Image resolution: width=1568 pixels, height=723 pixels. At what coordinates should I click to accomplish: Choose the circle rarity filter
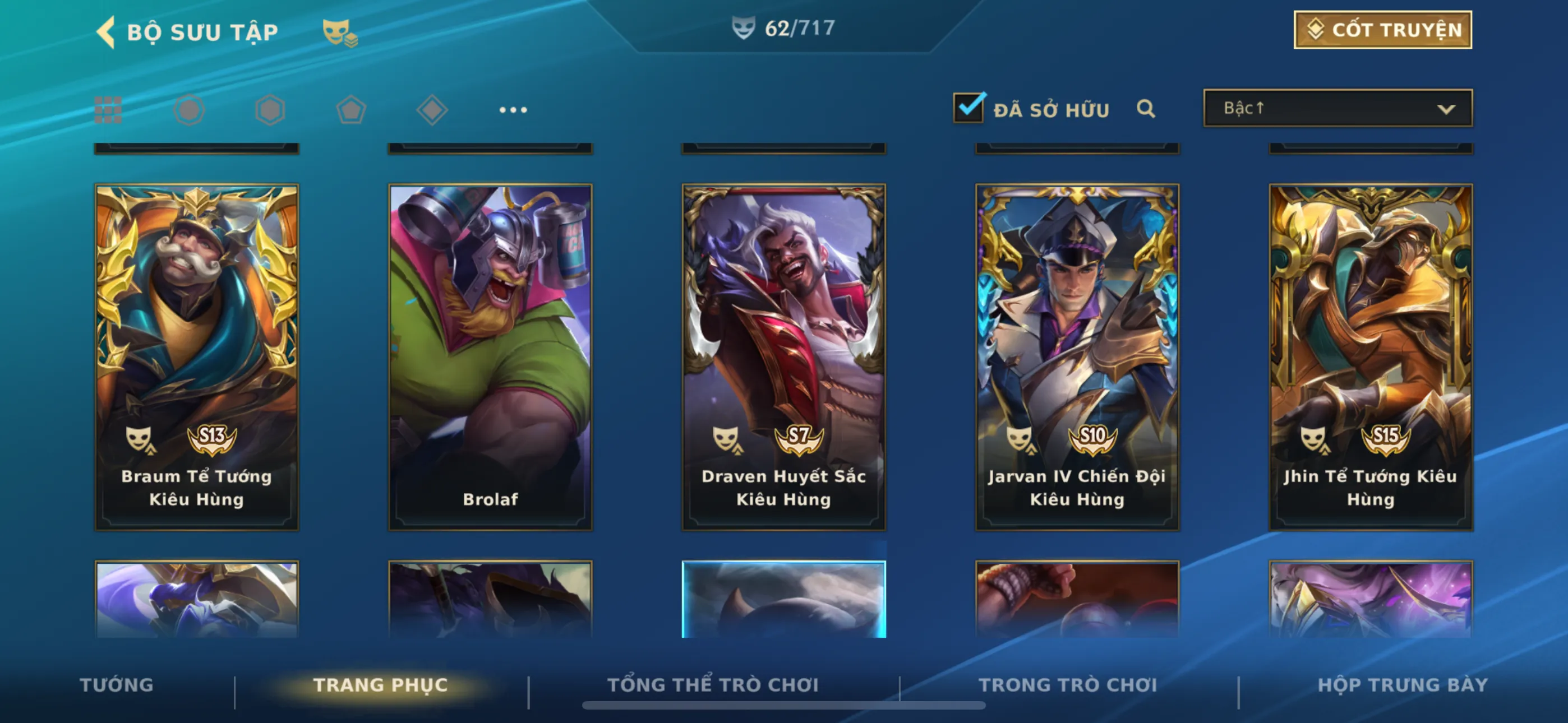(x=188, y=110)
